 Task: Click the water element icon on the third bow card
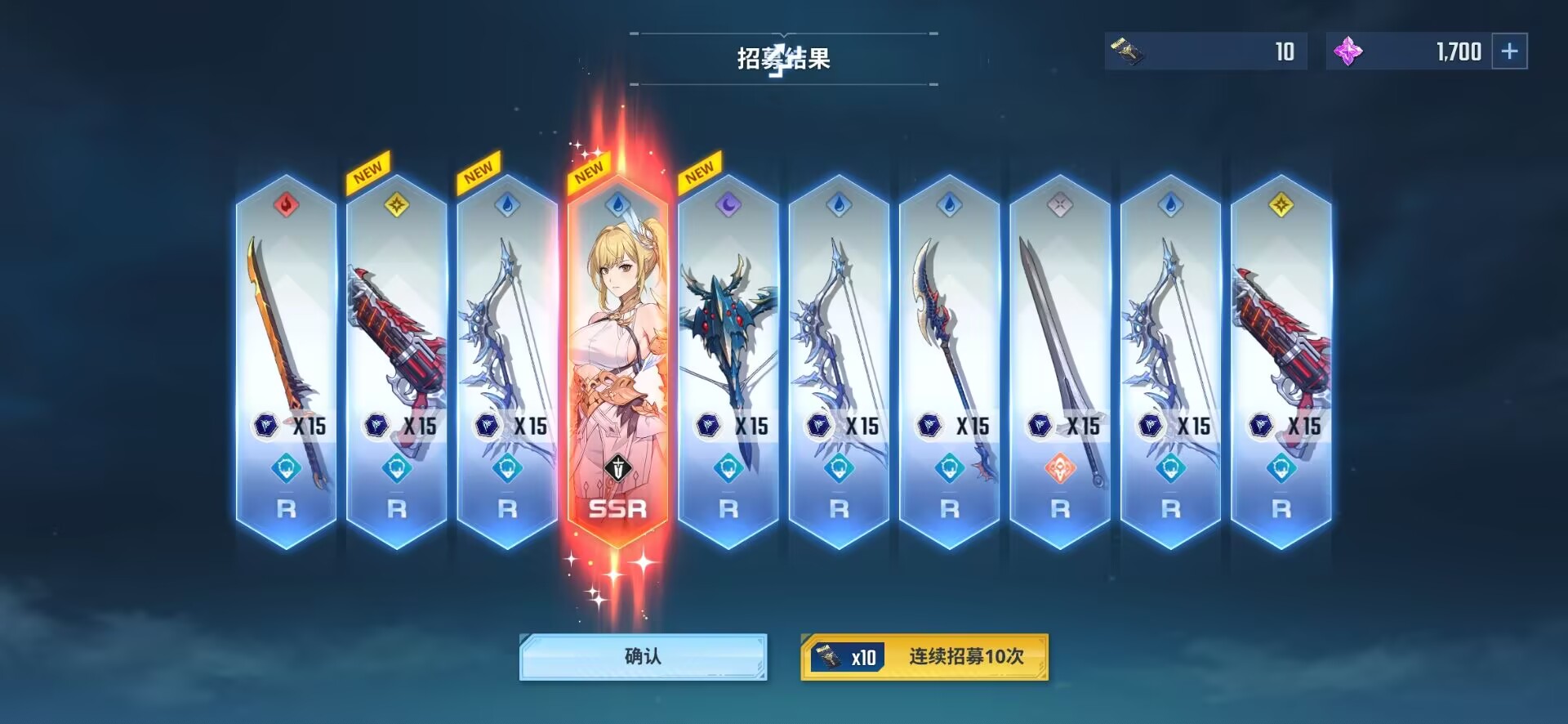click(x=507, y=206)
